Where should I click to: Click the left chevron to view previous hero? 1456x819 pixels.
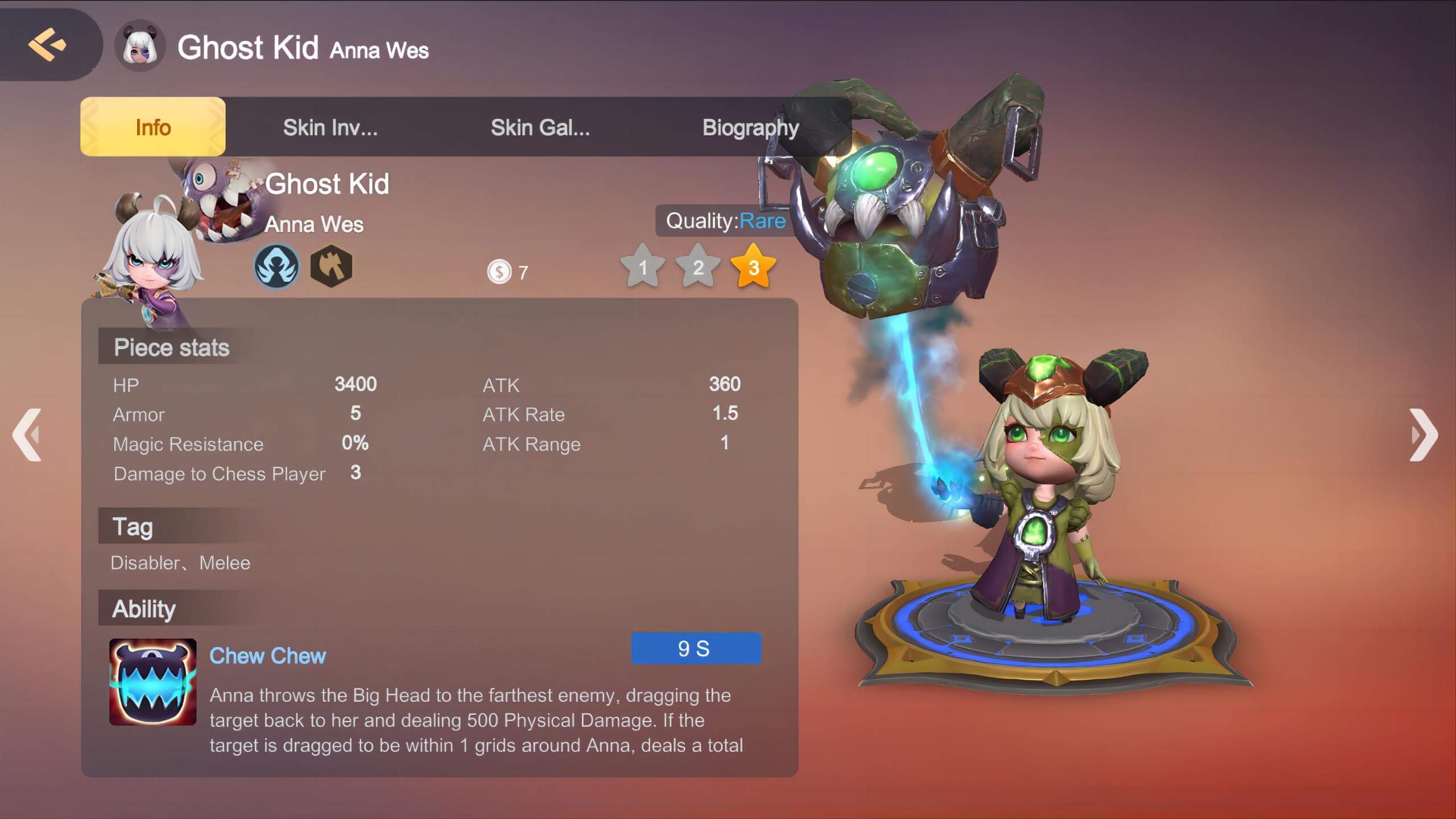[26, 434]
